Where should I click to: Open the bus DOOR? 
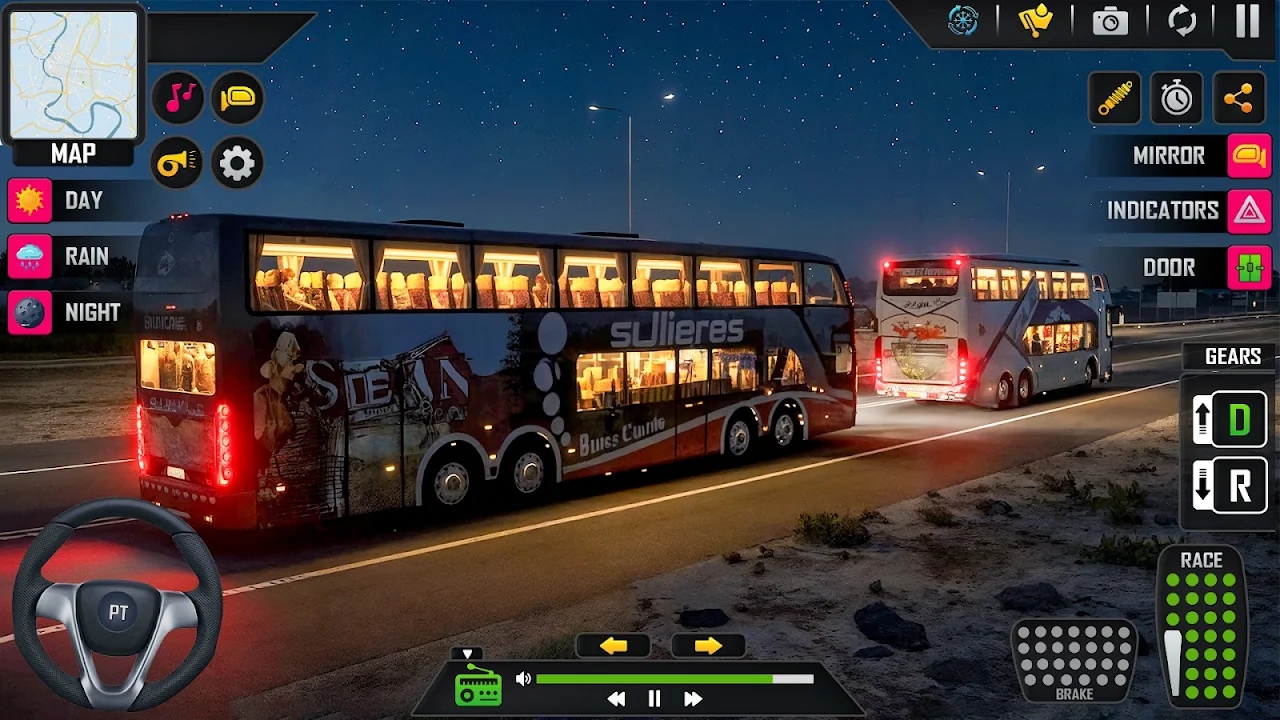pos(1249,268)
